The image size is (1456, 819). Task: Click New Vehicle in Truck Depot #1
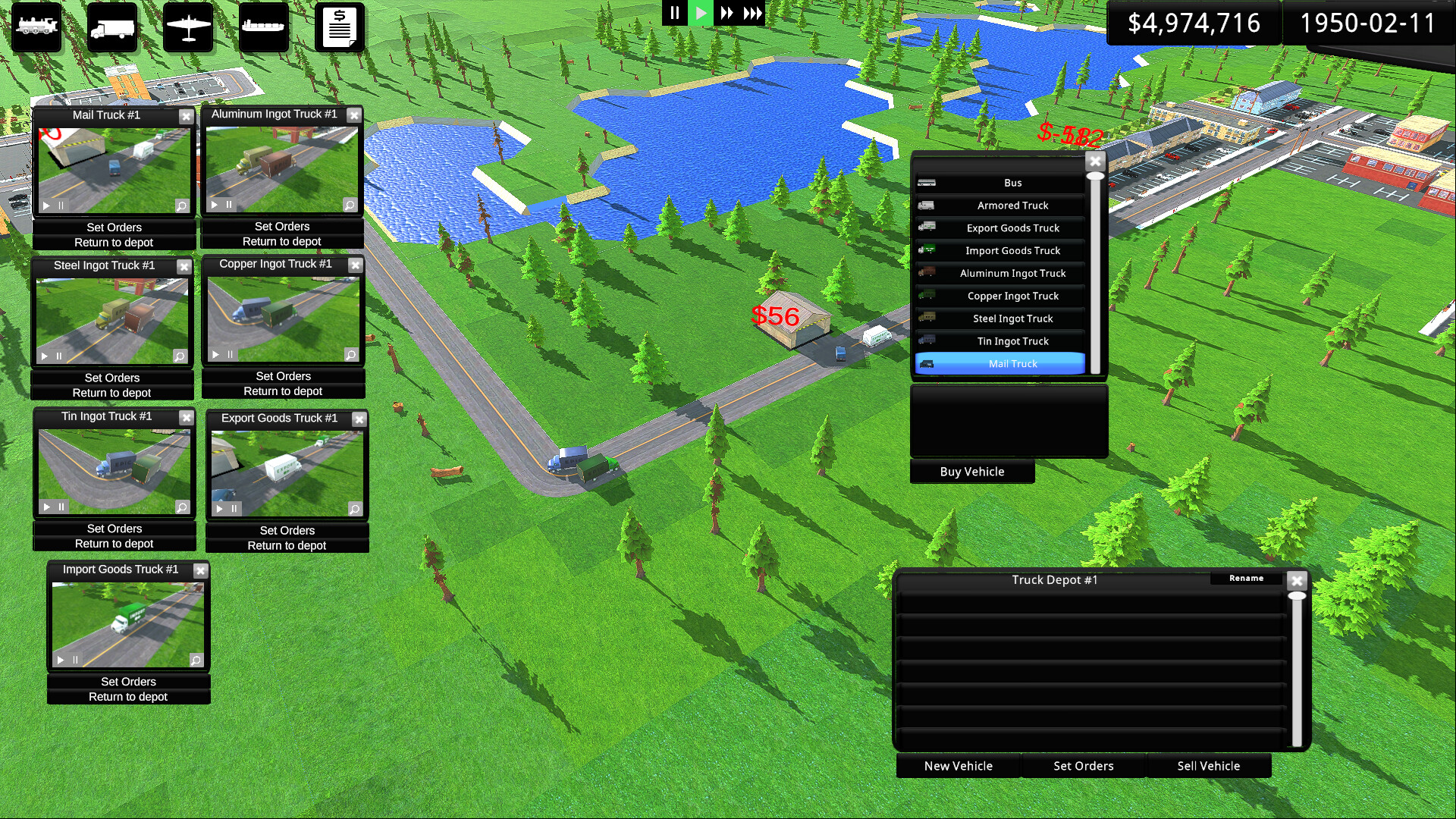tap(958, 766)
